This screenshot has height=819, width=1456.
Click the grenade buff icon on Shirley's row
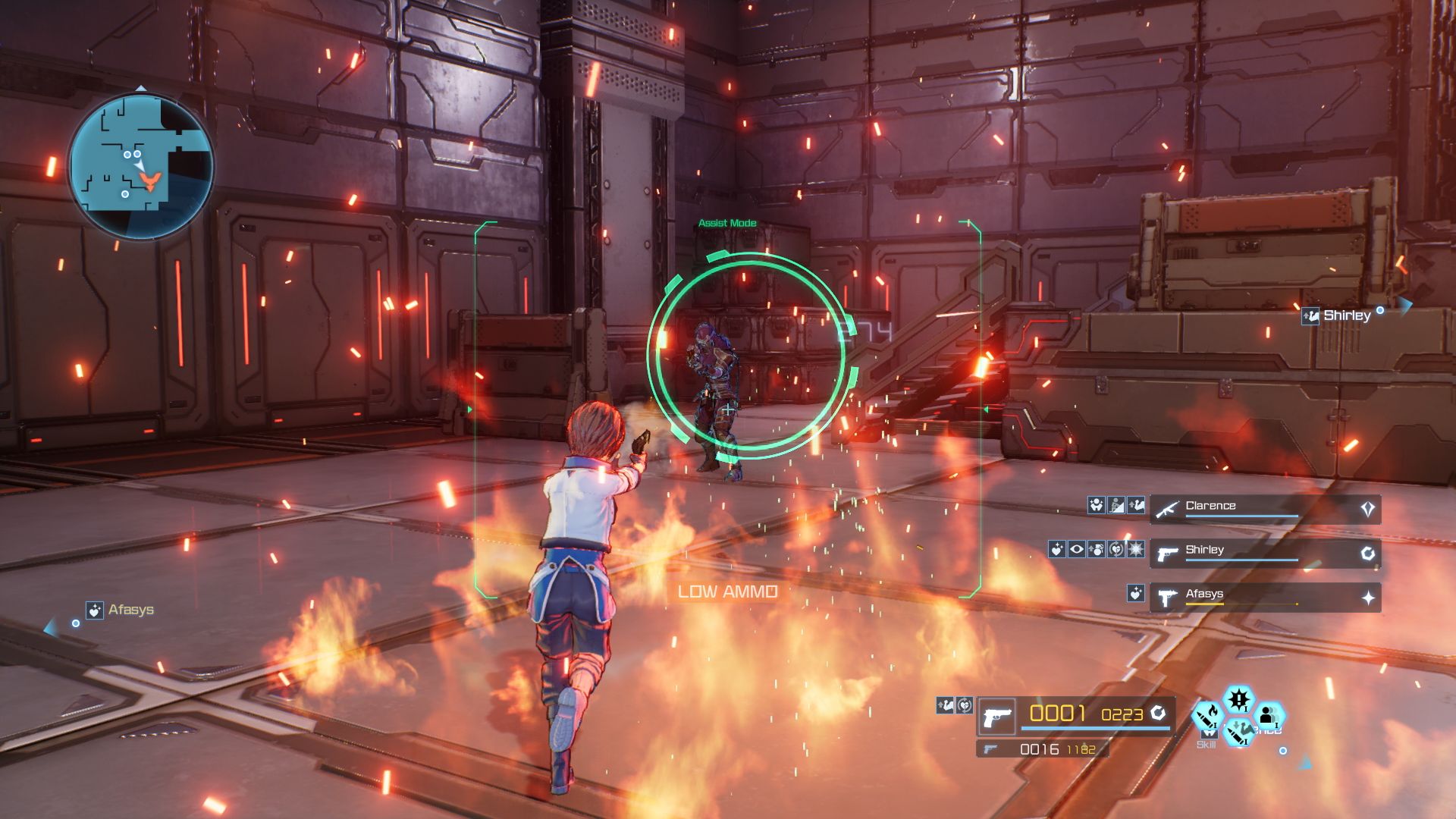point(1095,549)
